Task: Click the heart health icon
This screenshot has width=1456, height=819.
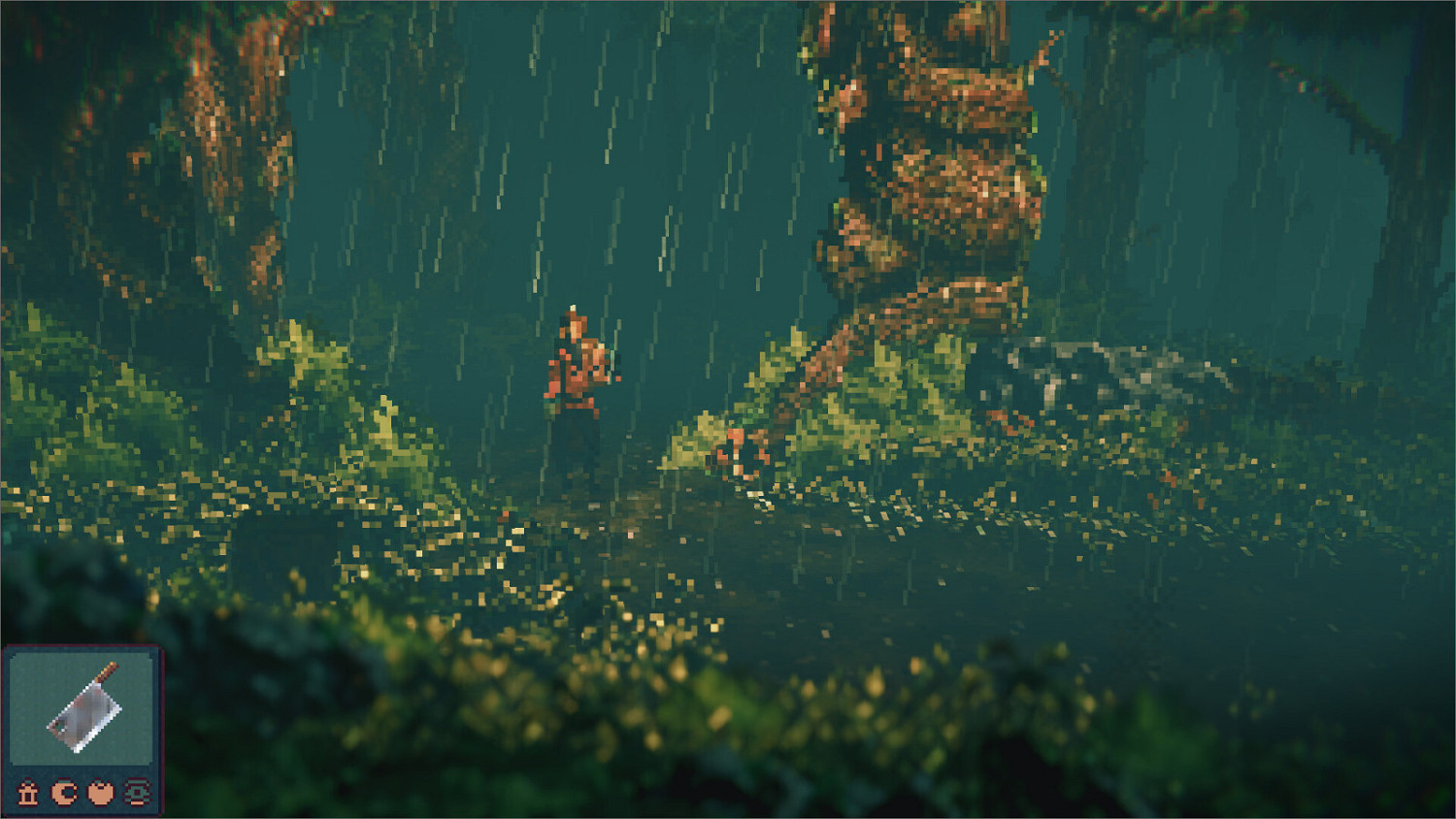Action: point(101,793)
